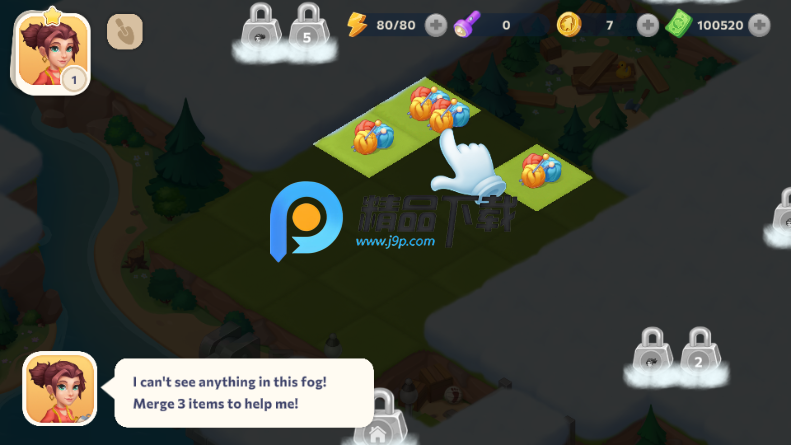Tap the lightning energy icon

click(x=357, y=24)
